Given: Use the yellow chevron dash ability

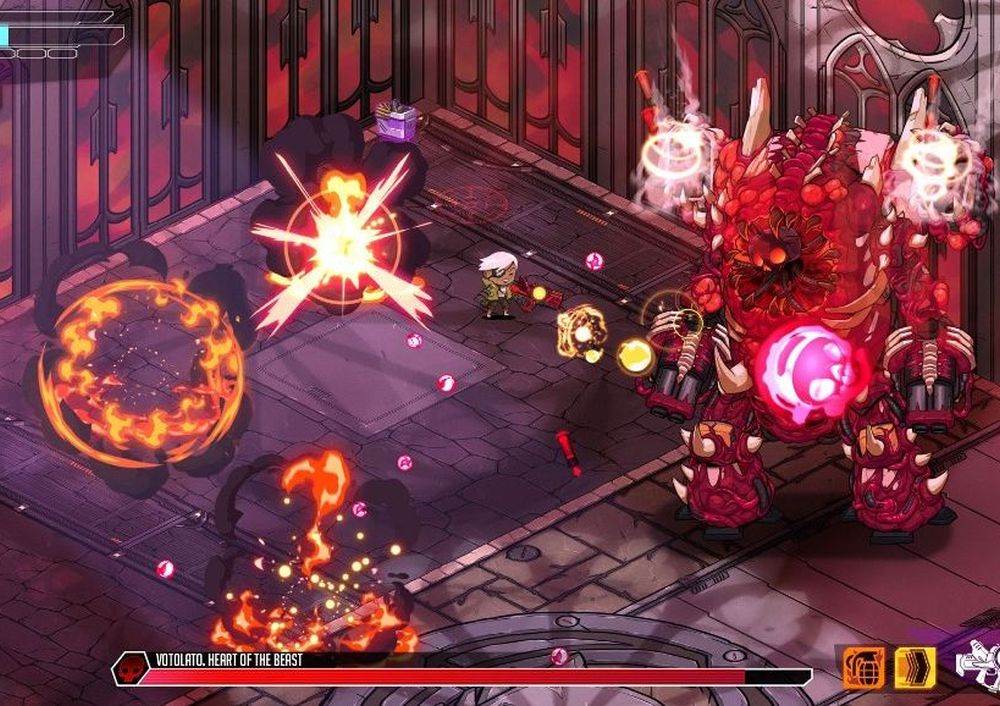Looking at the screenshot, I should [x=914, y=668].
